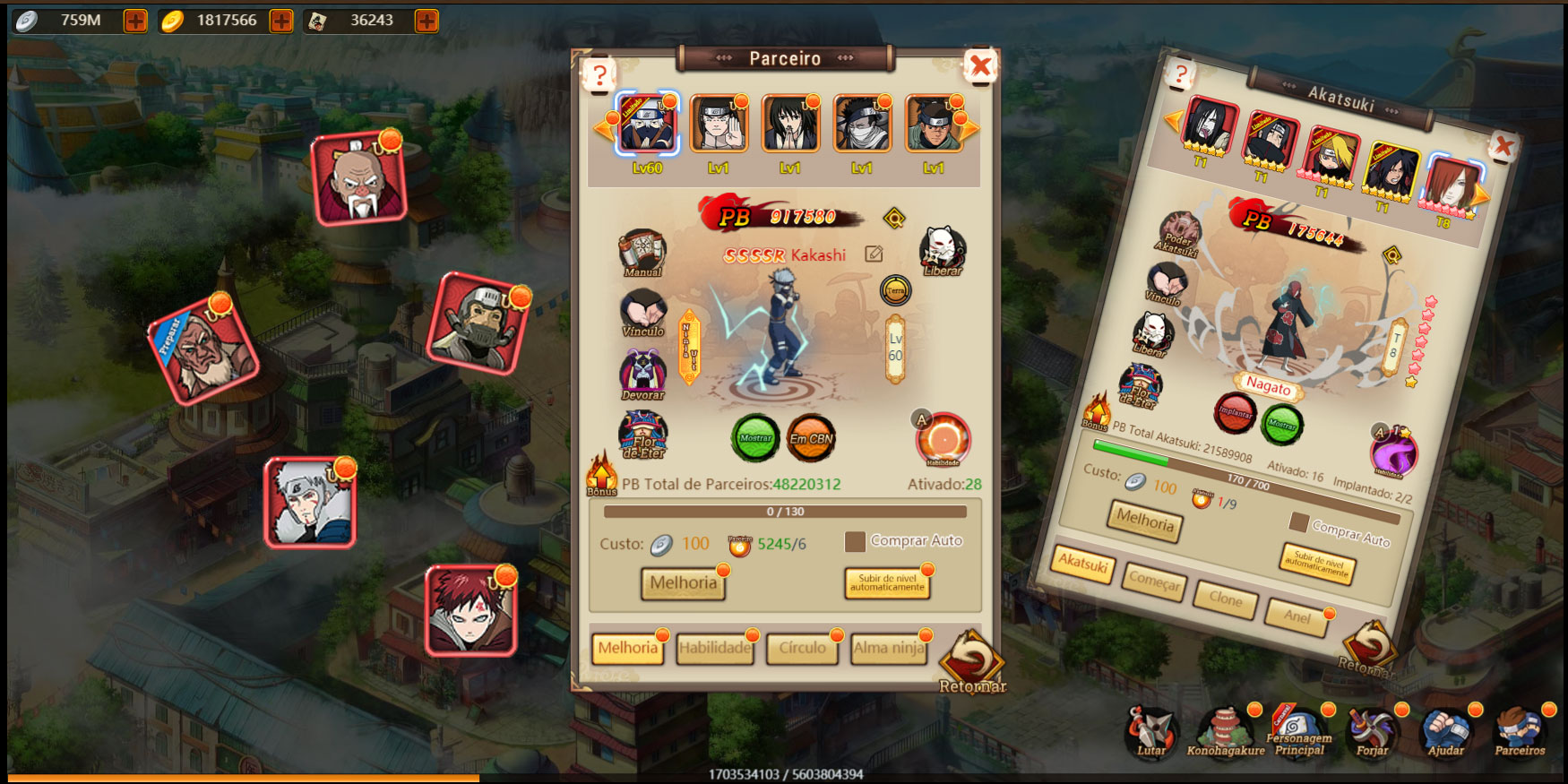1568x784 pixels.
Task: Switch to the Habilidade tab
Action: click(714, 648)
